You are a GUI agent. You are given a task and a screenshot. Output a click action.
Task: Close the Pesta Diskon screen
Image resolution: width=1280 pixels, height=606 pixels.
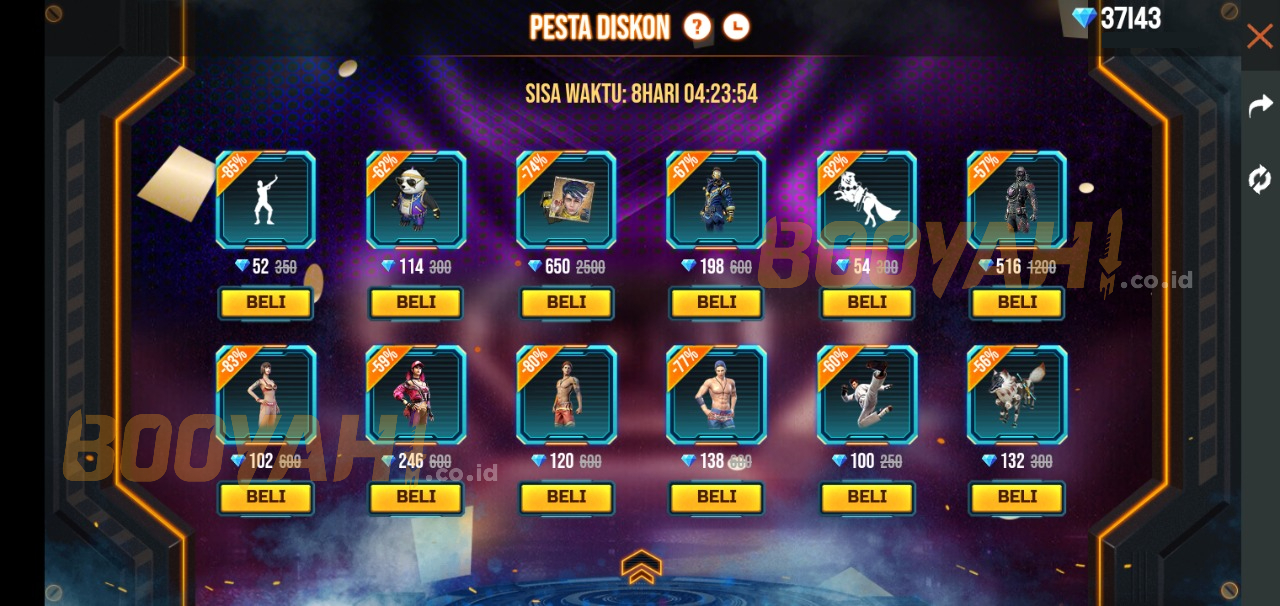pyautogui.click(x=1259, y=37)
